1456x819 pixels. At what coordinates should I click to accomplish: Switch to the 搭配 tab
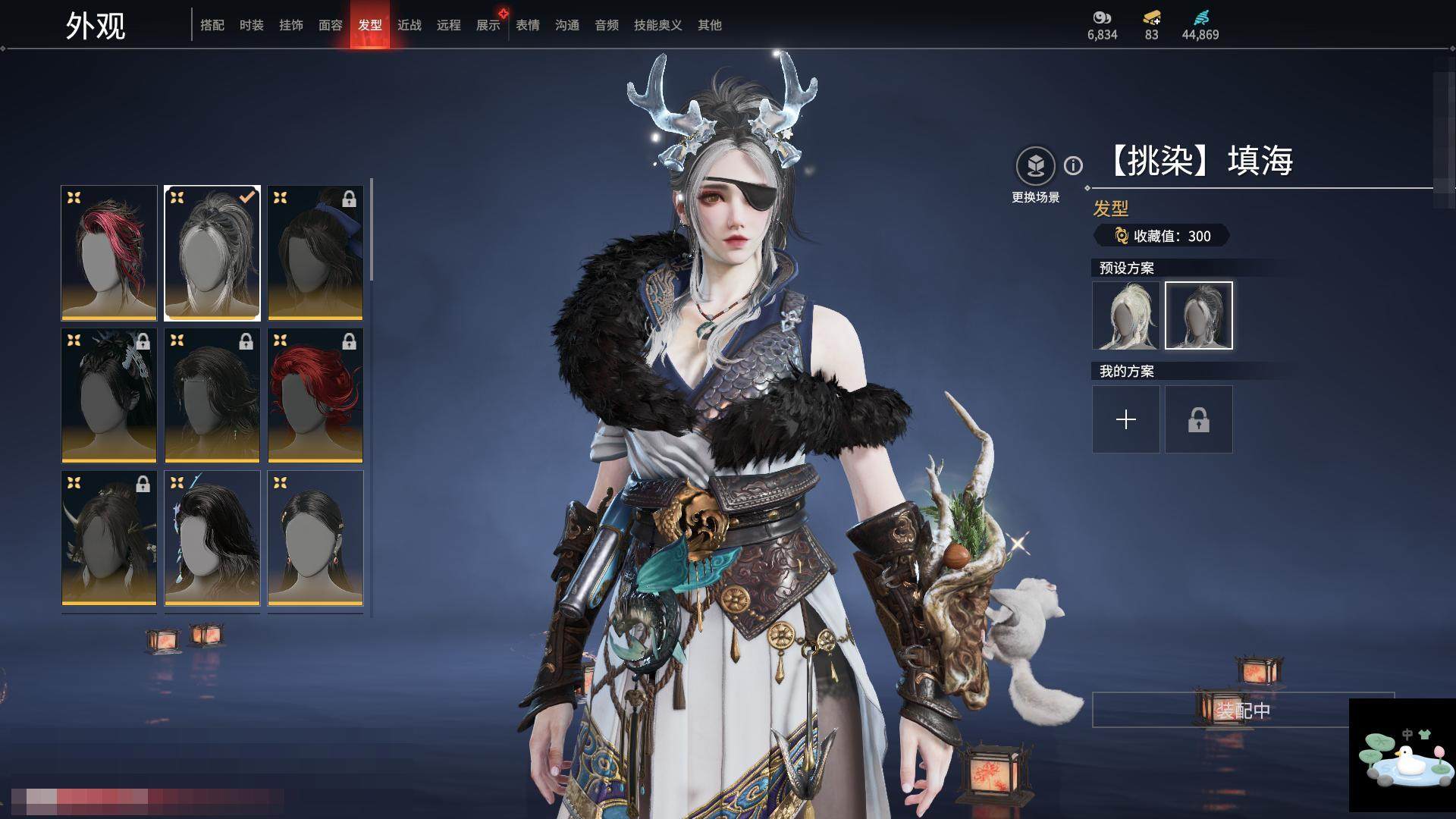coord(212,25)
